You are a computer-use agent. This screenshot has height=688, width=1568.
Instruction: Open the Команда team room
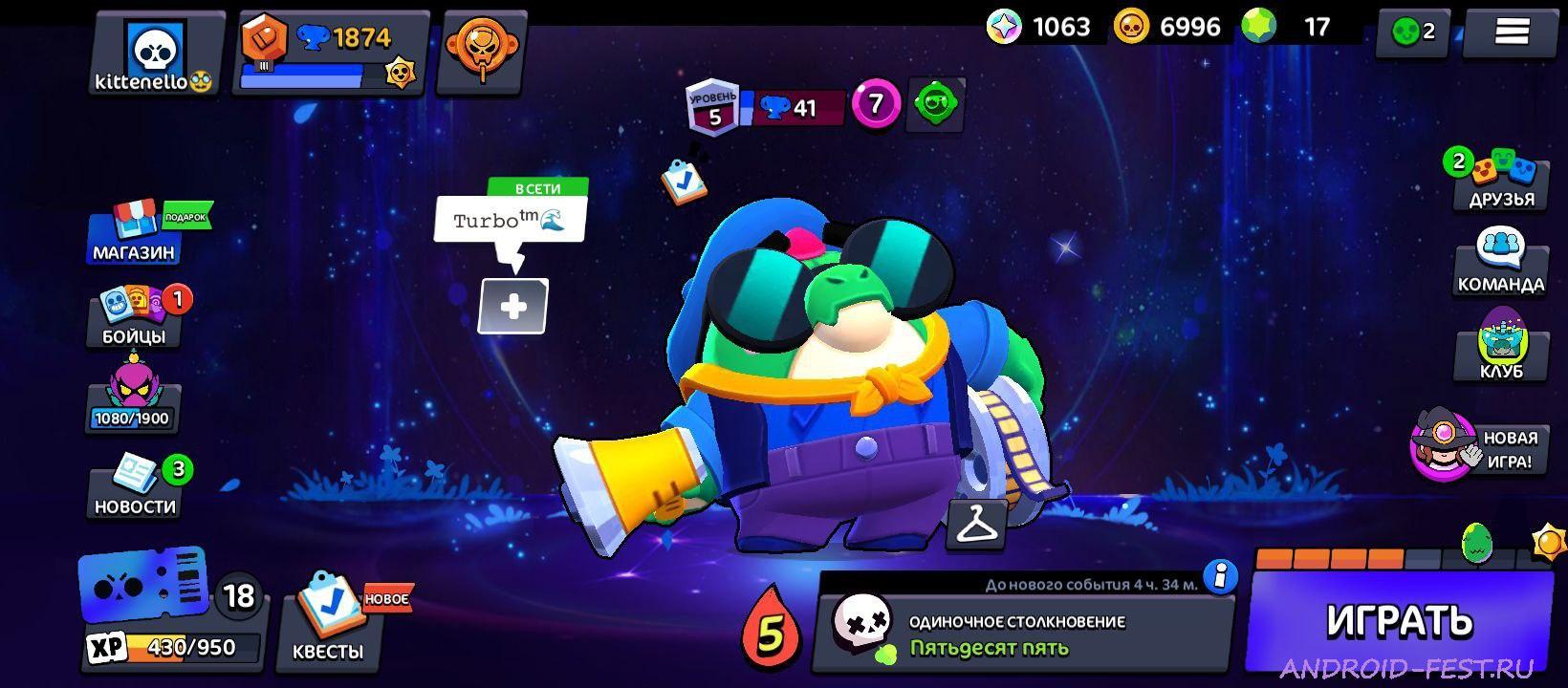(1501, 258)
